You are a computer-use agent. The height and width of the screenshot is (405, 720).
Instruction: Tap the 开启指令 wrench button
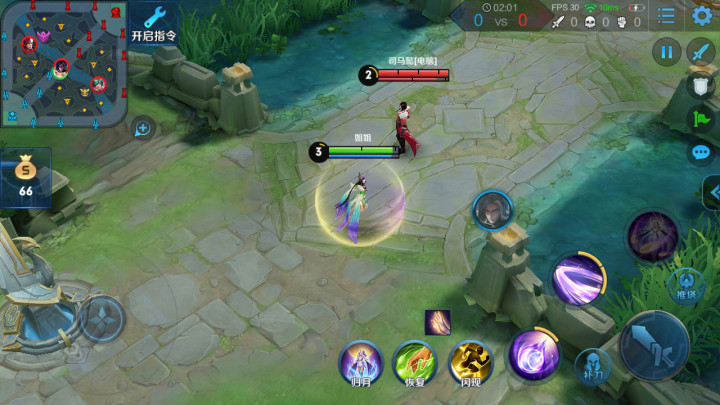click(x=154, y=22)
